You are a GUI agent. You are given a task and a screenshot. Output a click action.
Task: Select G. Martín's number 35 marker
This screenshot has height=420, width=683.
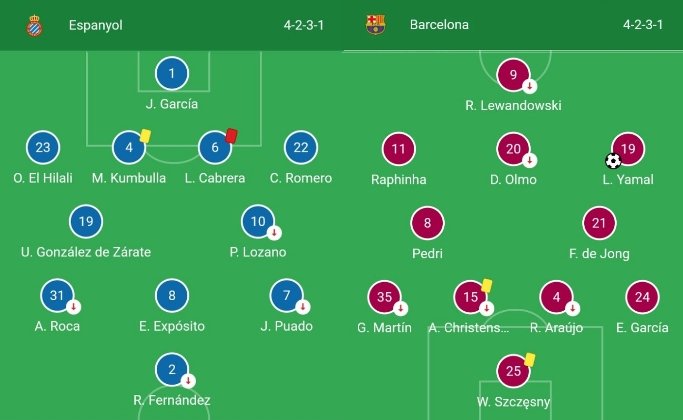click(x=385, y=297)
